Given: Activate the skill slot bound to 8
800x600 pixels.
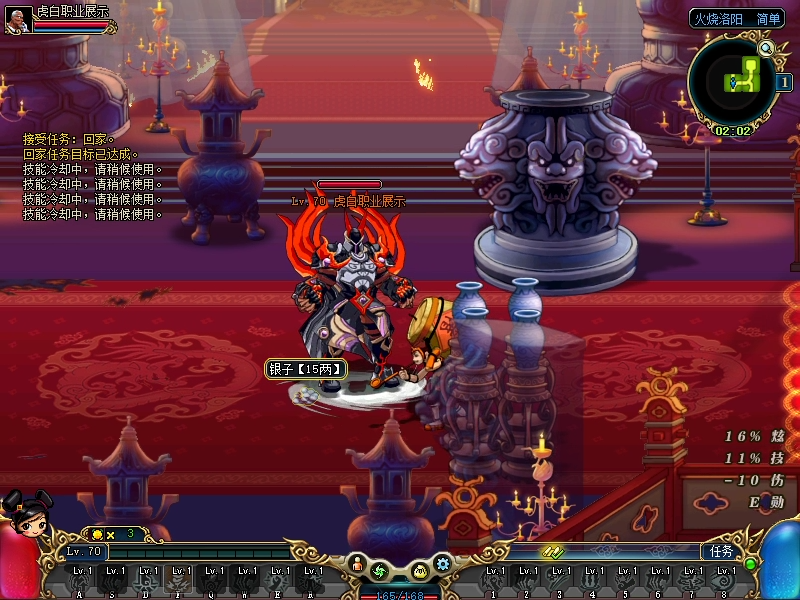Looking at the screenshot, I should [x=723, y=578].
